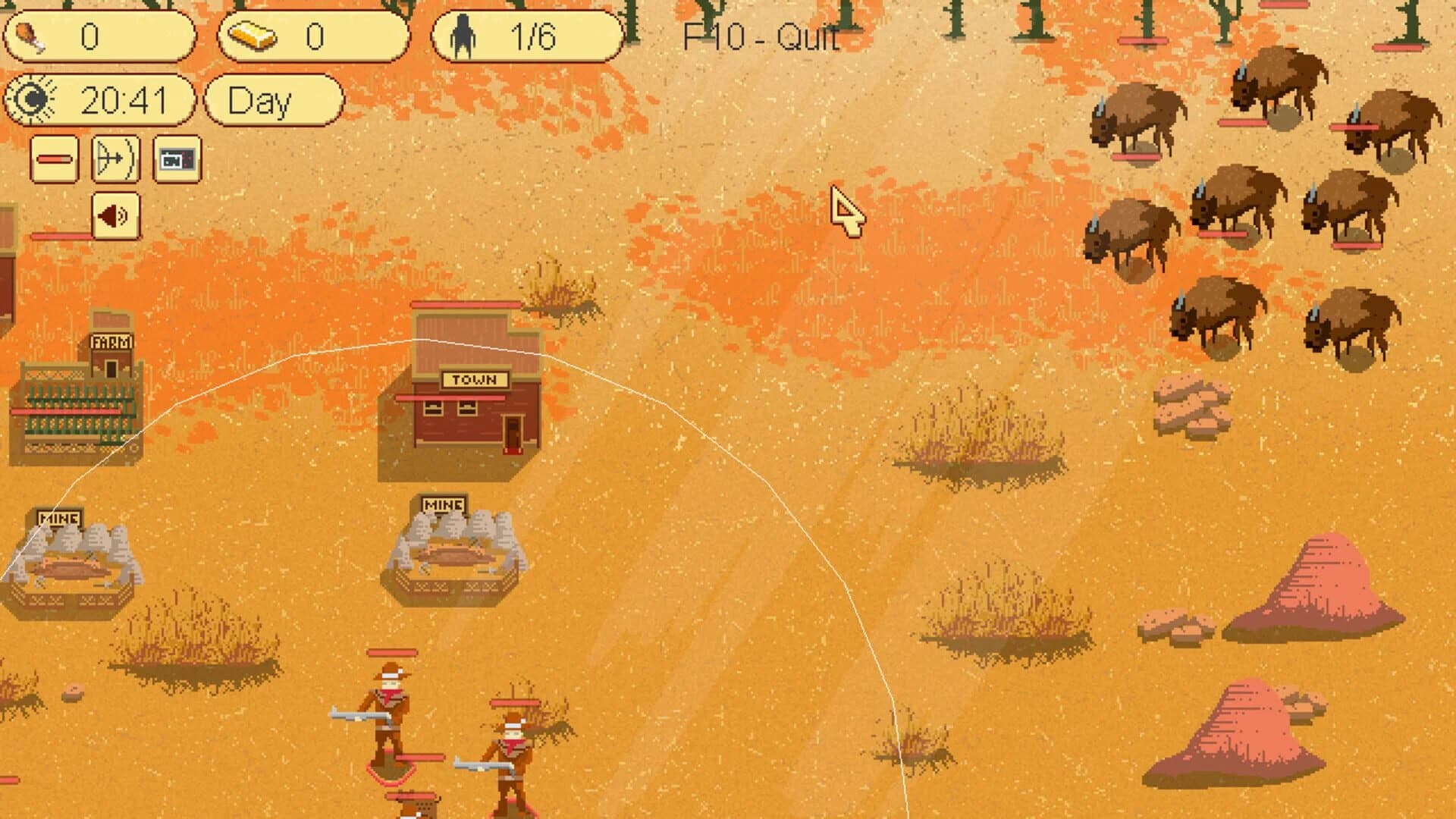Viewport: 1456px width, 819px height.
Task: Click the red health bar toggle icon
Action: tap(53, 160)
